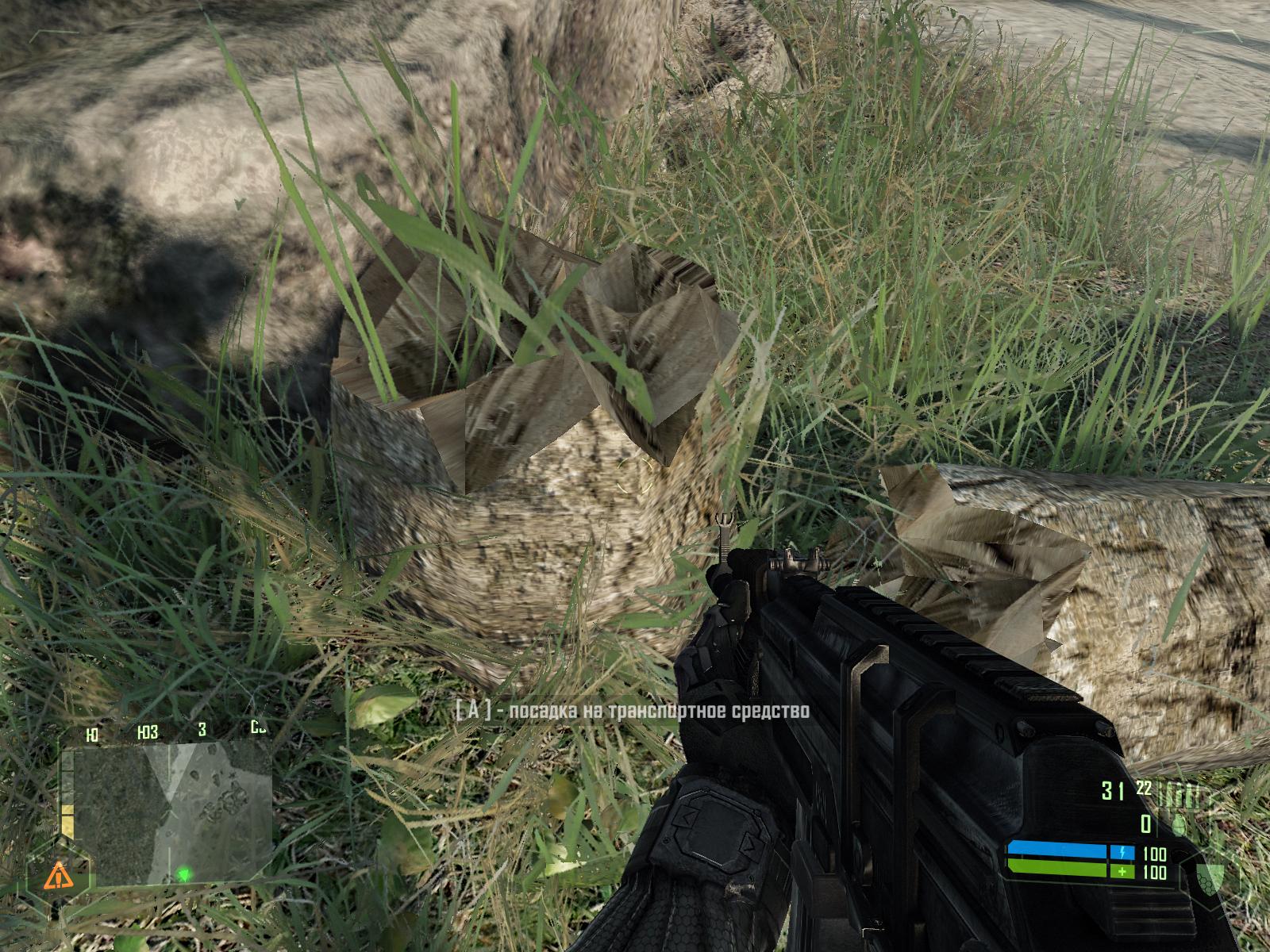Select the orange warning triangle icon
Screen dimensions: 1270x952
[56, 877]
